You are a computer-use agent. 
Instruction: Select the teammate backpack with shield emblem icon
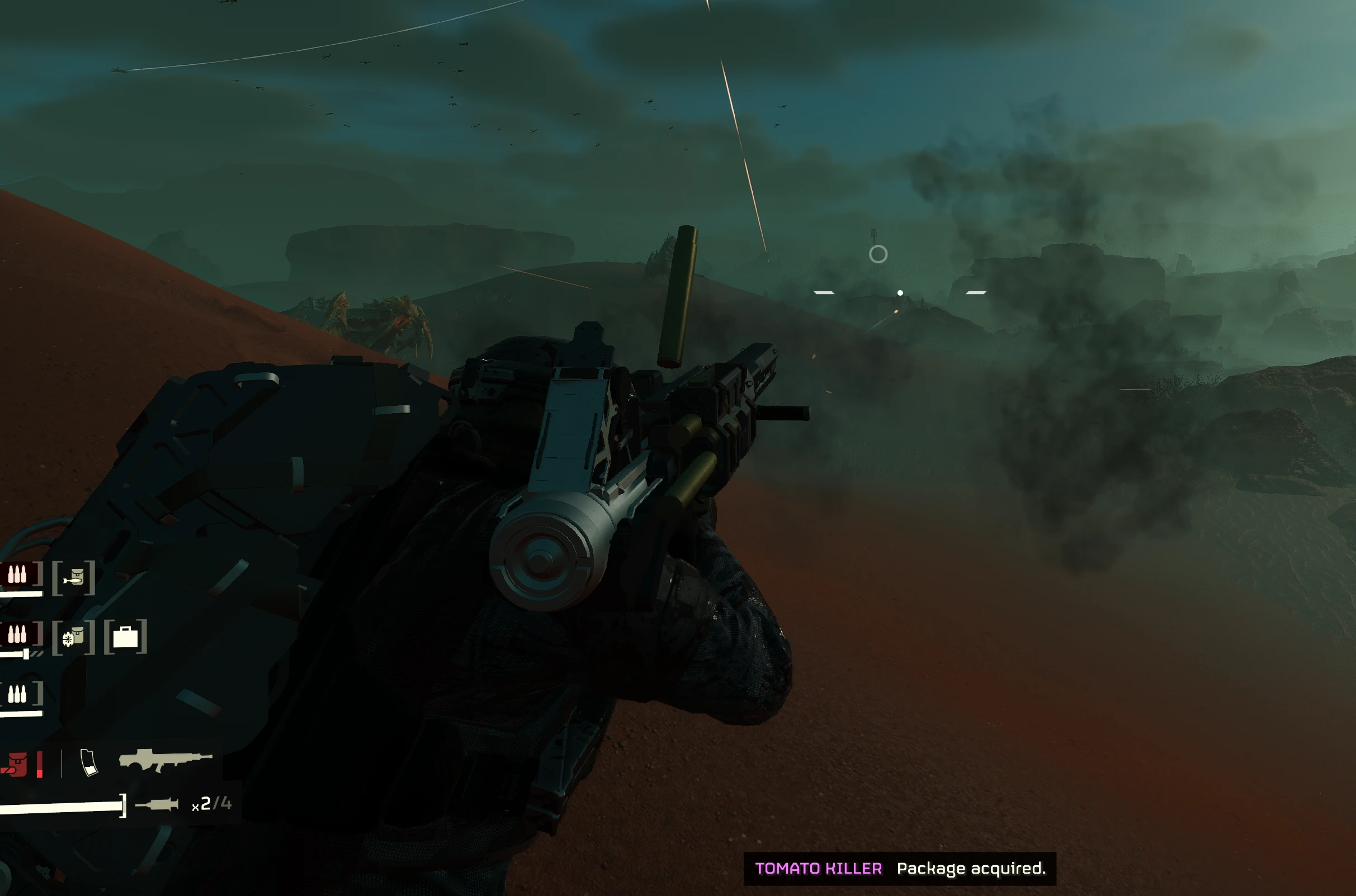tap(73, 637)
